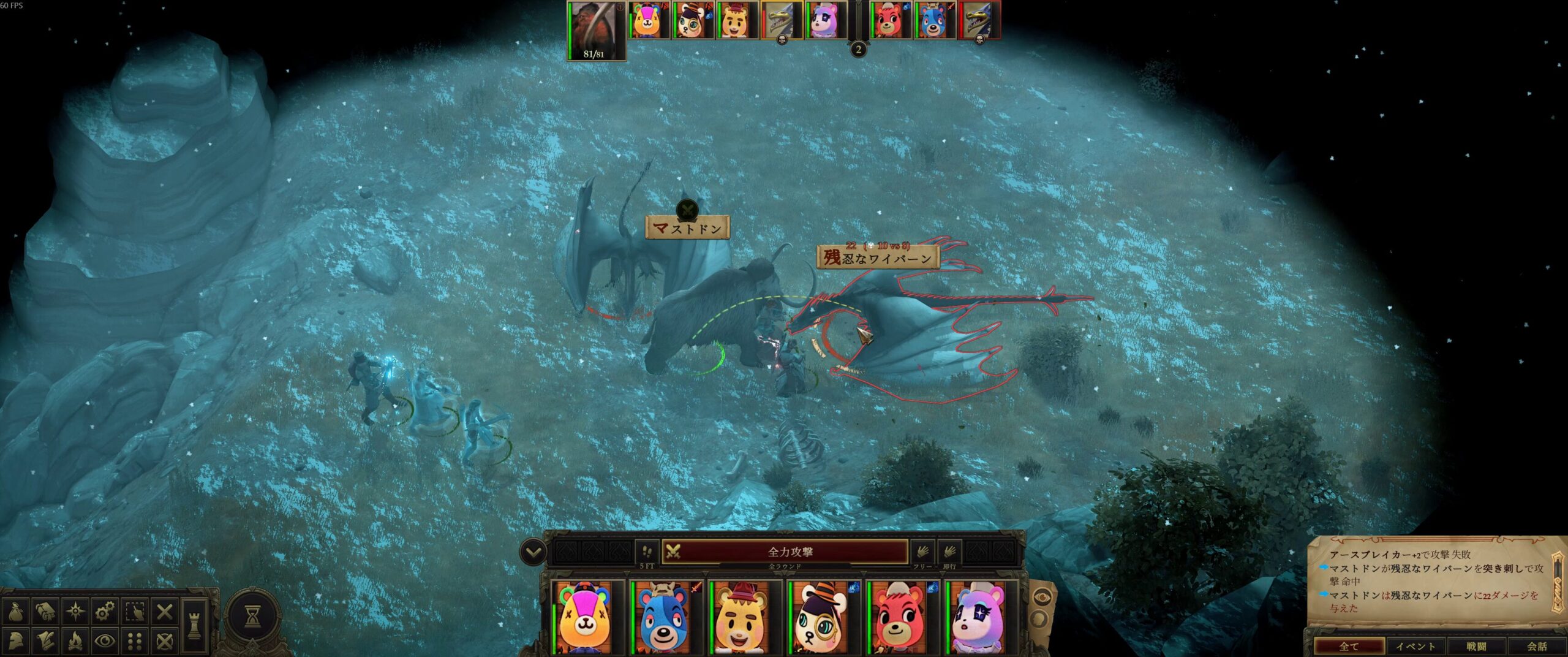Click the 5 FT step footprints button
This screenshot has width=1568, height=657.
coord(647,552)
